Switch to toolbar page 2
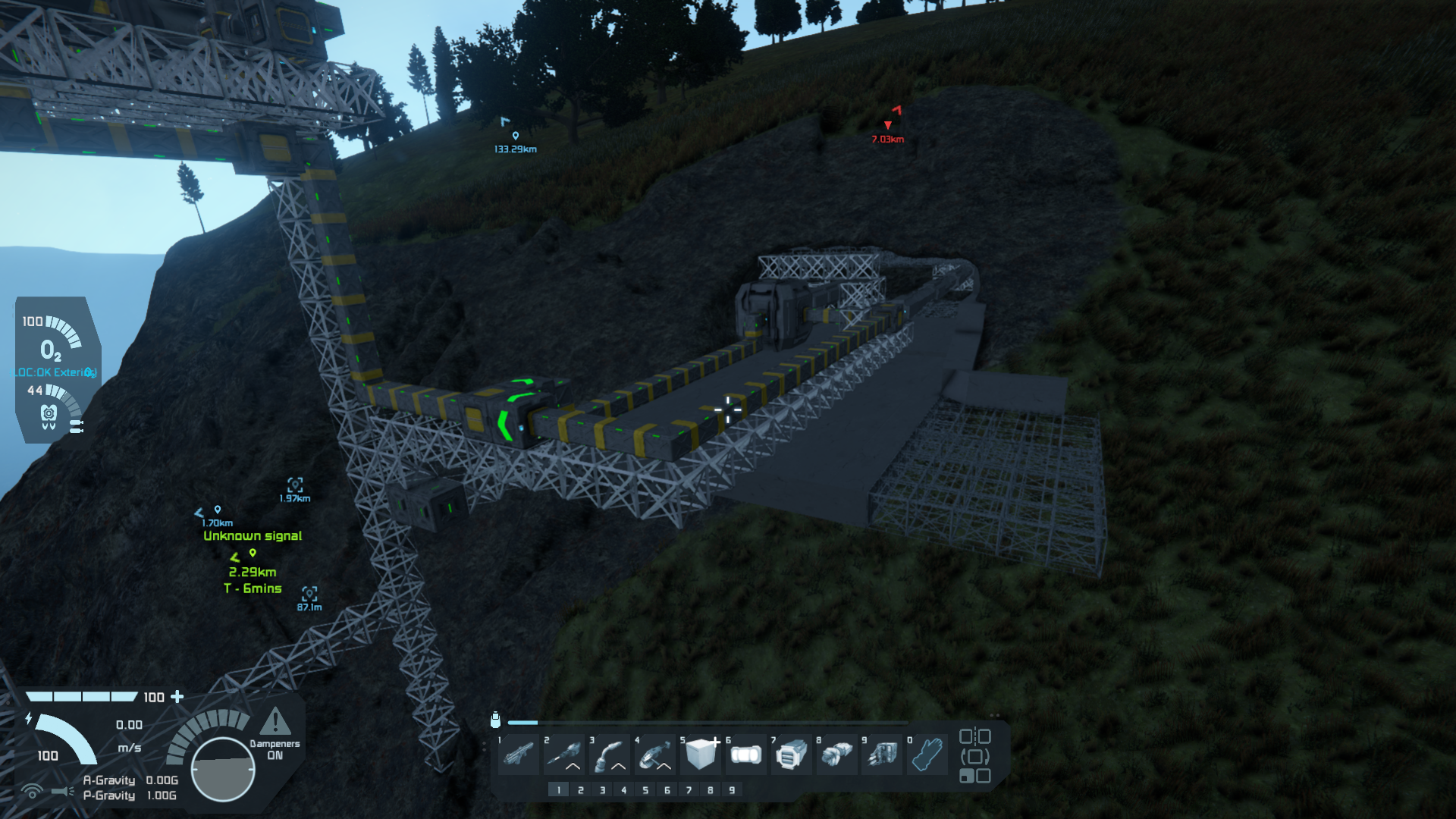The image size is (1456, 819). tap(581, 790)
